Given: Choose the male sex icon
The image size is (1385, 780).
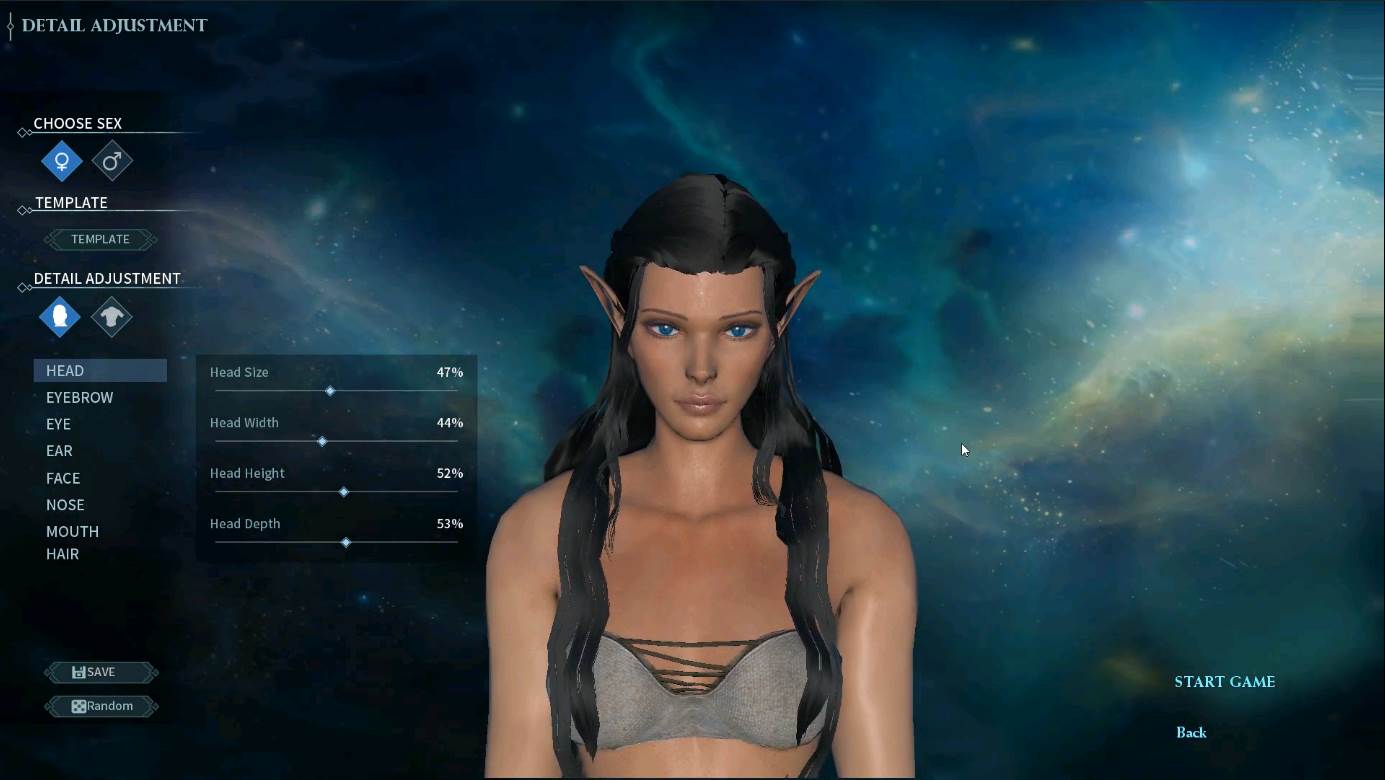Looking at the screenshot, I should pos(112,161).
